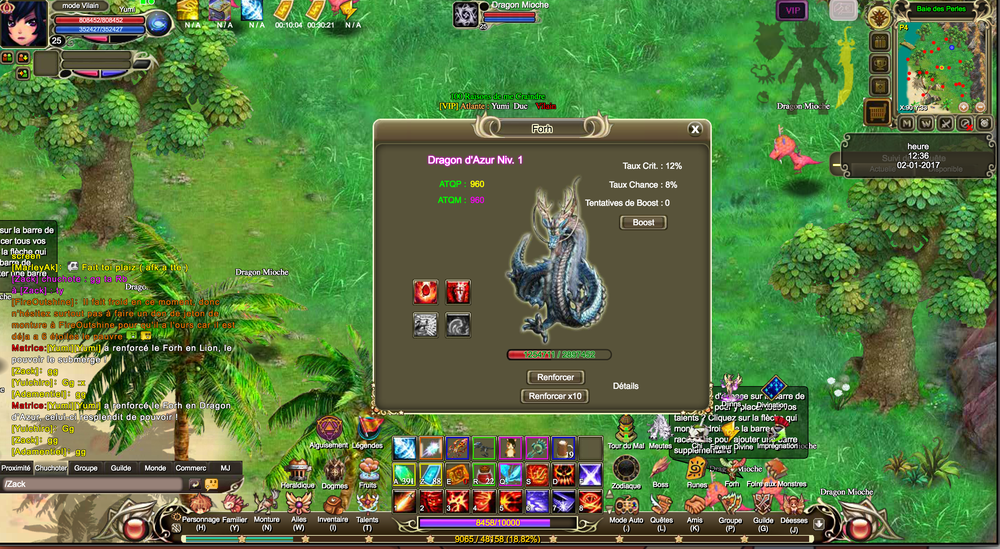Click the Boost button
Image resolution: width=1000 pixels, height=549 pixels.
click(643, 222)
